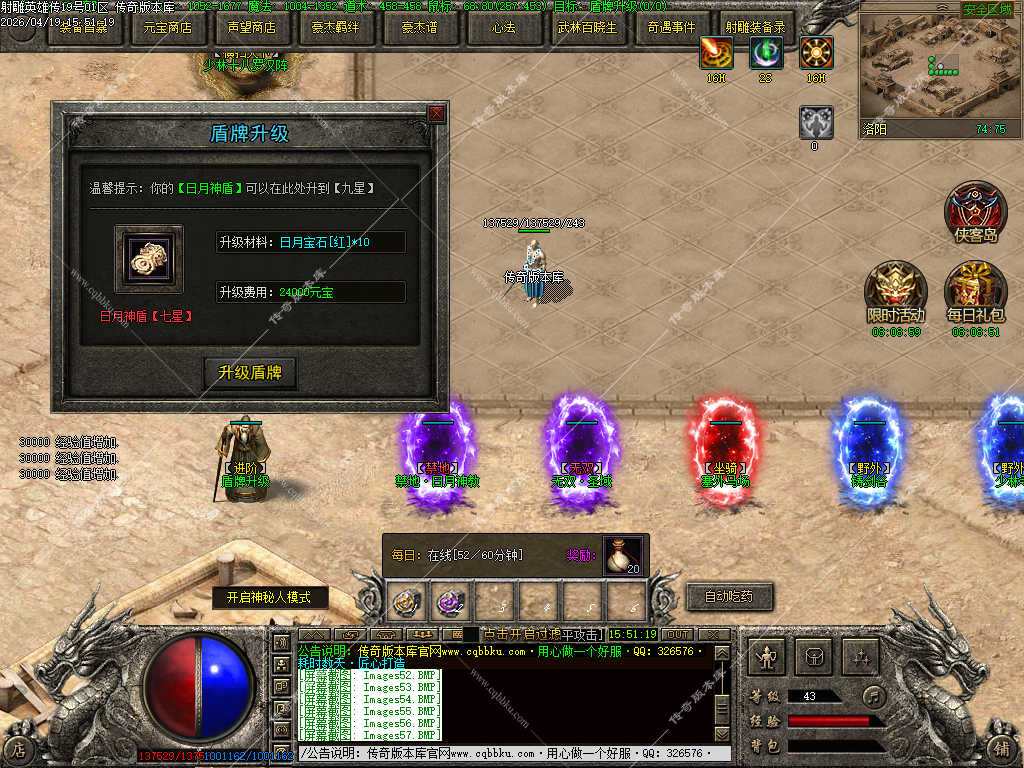
Task: Open the 武林百晓生 menu
Action: pos(587,28)
